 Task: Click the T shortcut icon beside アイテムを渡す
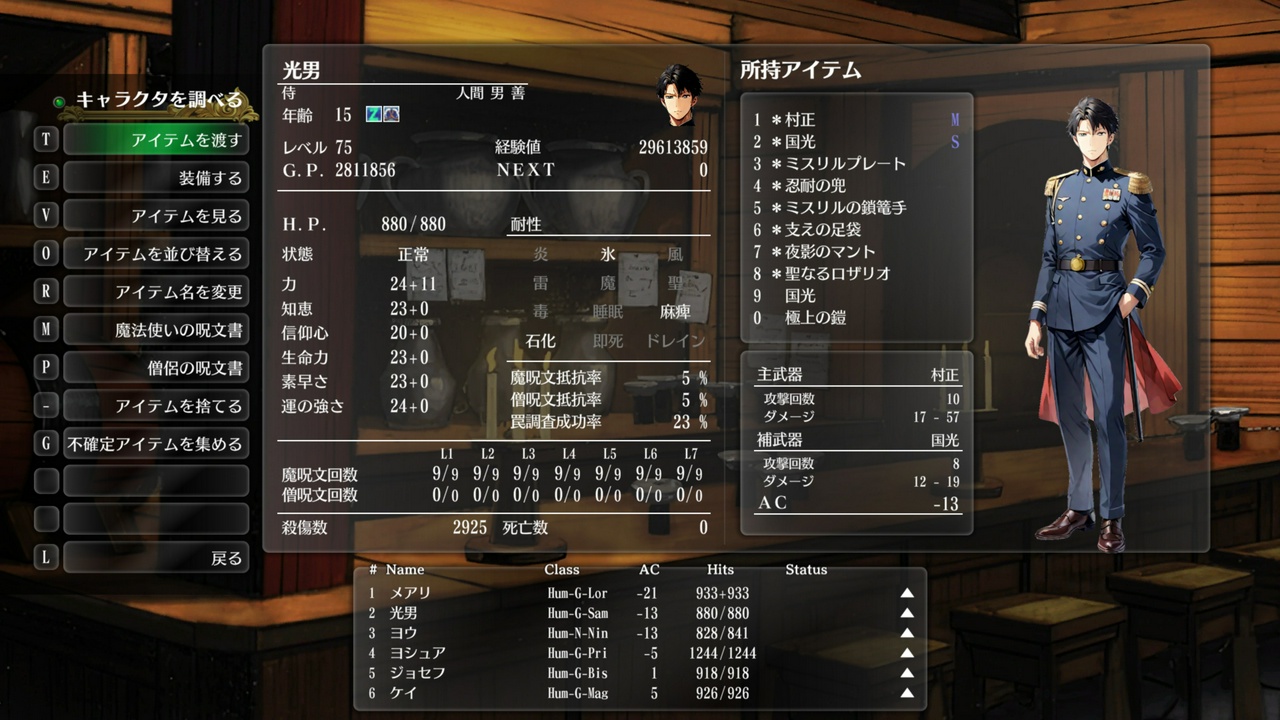[44, 140]
